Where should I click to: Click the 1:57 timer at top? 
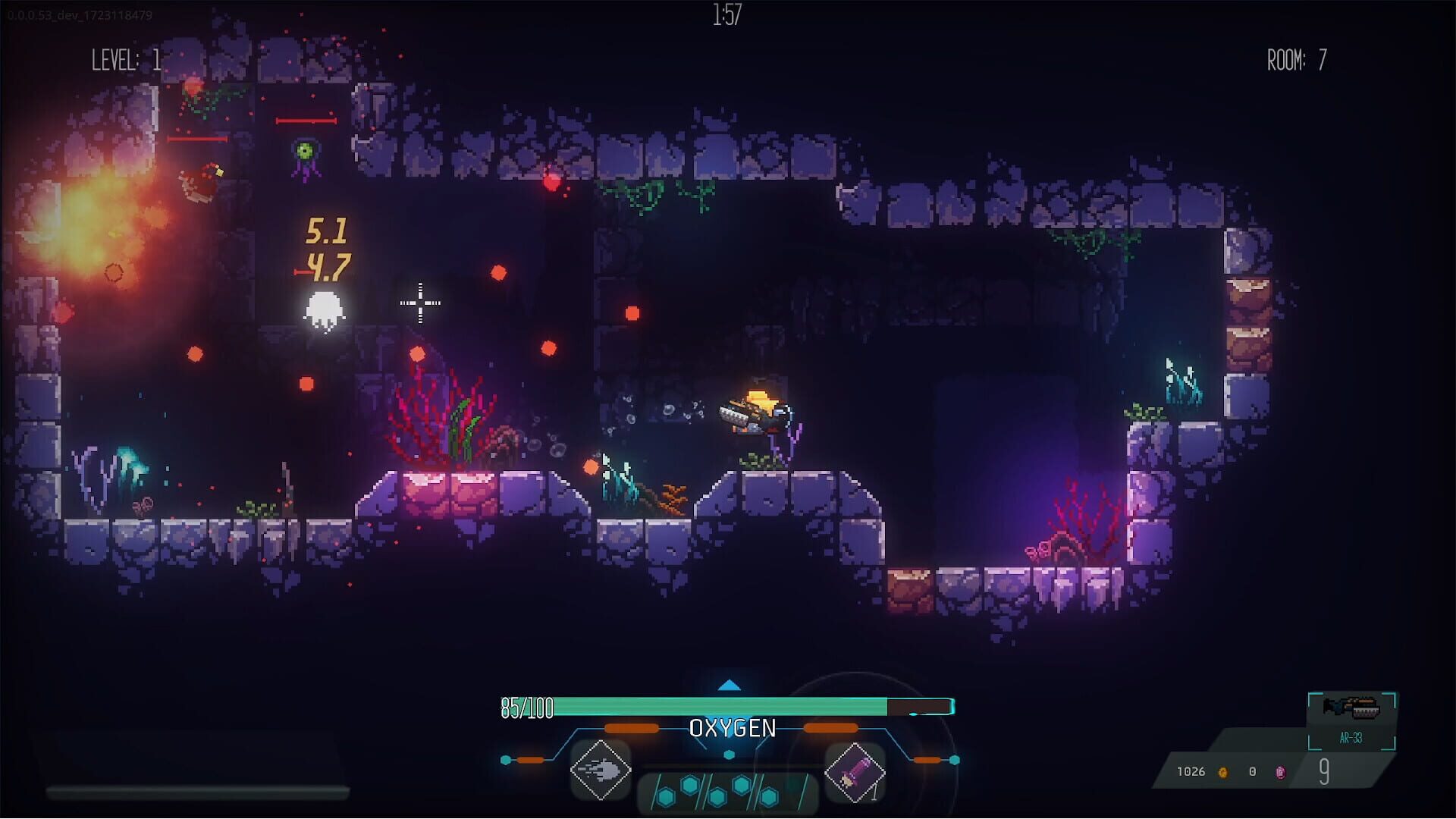pyautogui.click(x=726, y=13)
